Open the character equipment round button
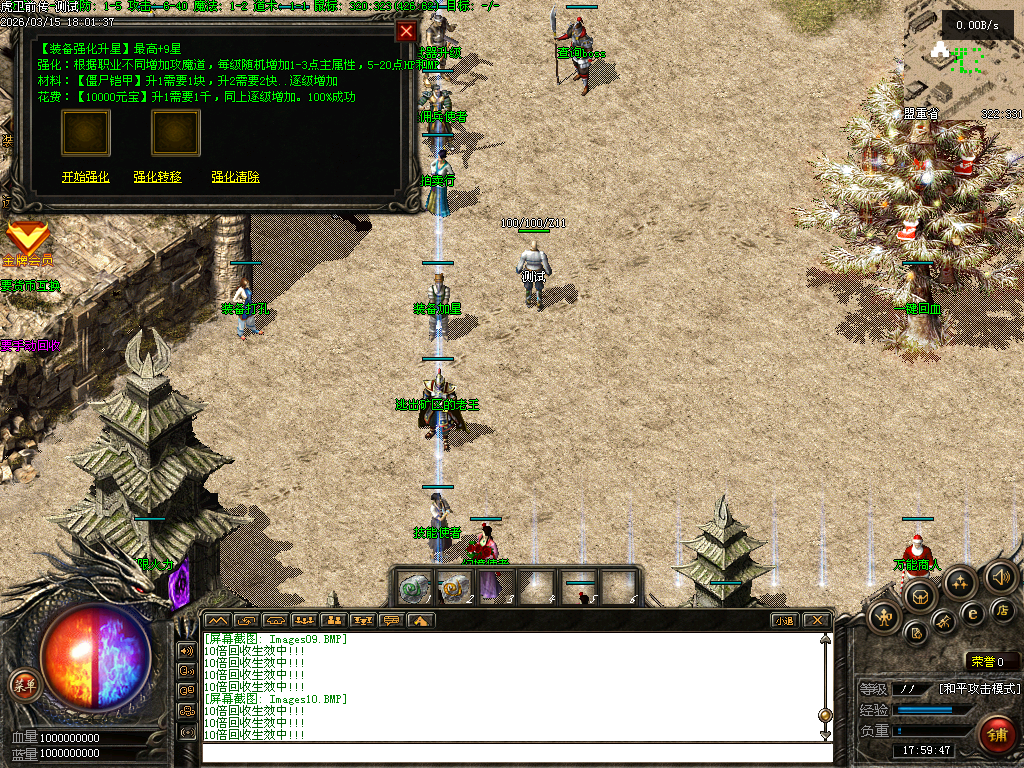 coord(884,617)
